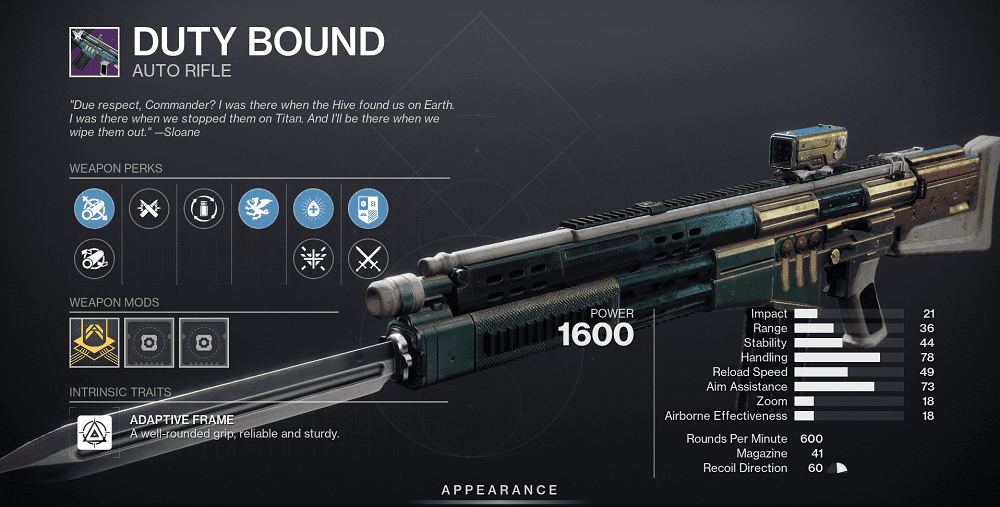This screenshot has width=1000, height=507.
Task: Select the blue barrel perk with arrows
Action: point(95,209)
